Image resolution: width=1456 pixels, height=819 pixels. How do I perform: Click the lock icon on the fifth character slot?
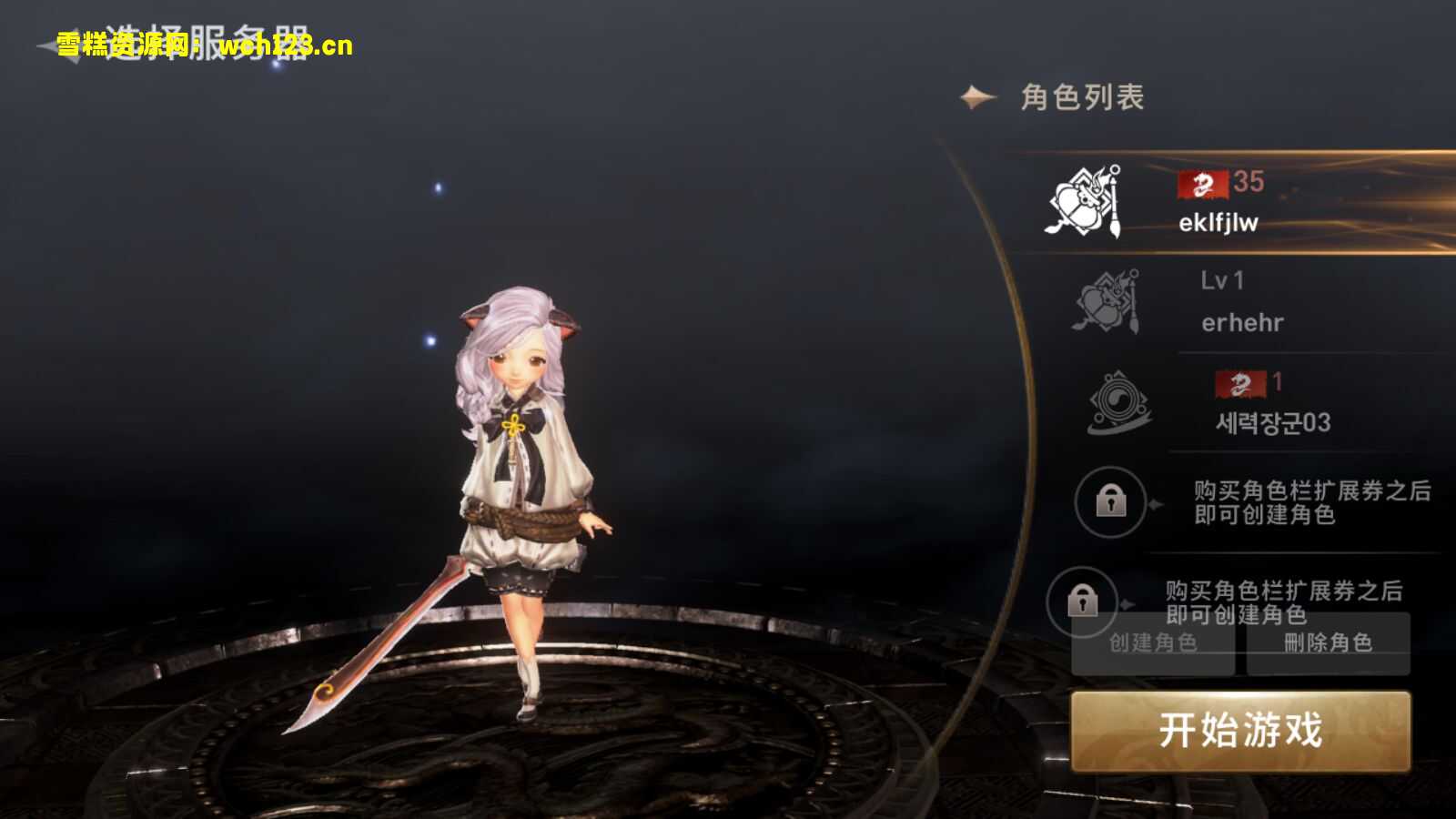pos(1083,601)
